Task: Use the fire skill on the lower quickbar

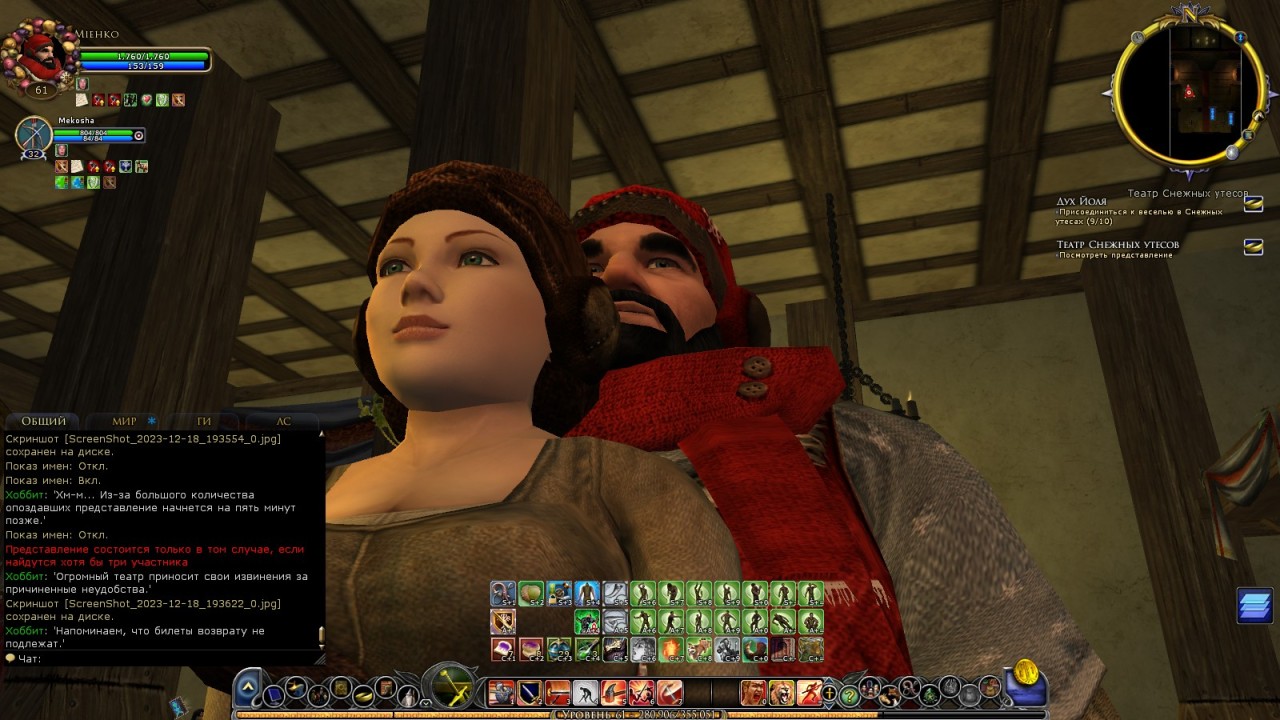Action: pyautogui.click(x=669, y=650)
